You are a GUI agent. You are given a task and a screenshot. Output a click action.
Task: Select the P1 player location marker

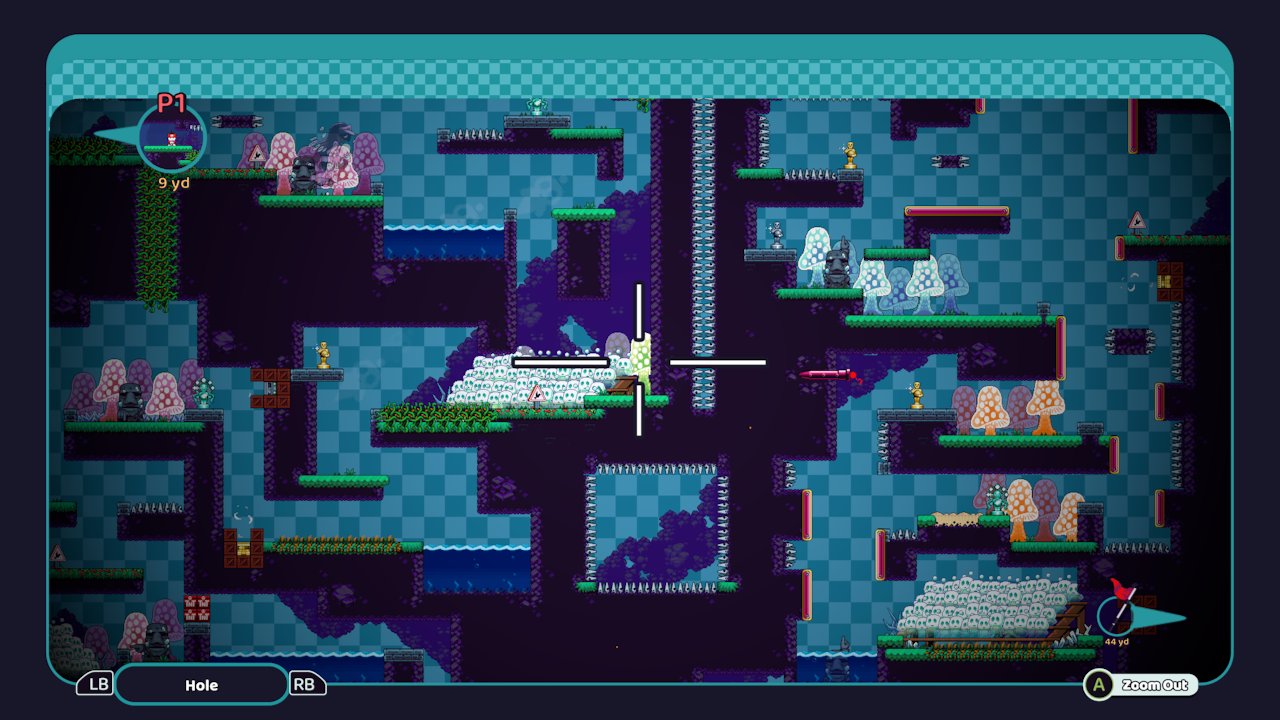click(x=171, y=137)
